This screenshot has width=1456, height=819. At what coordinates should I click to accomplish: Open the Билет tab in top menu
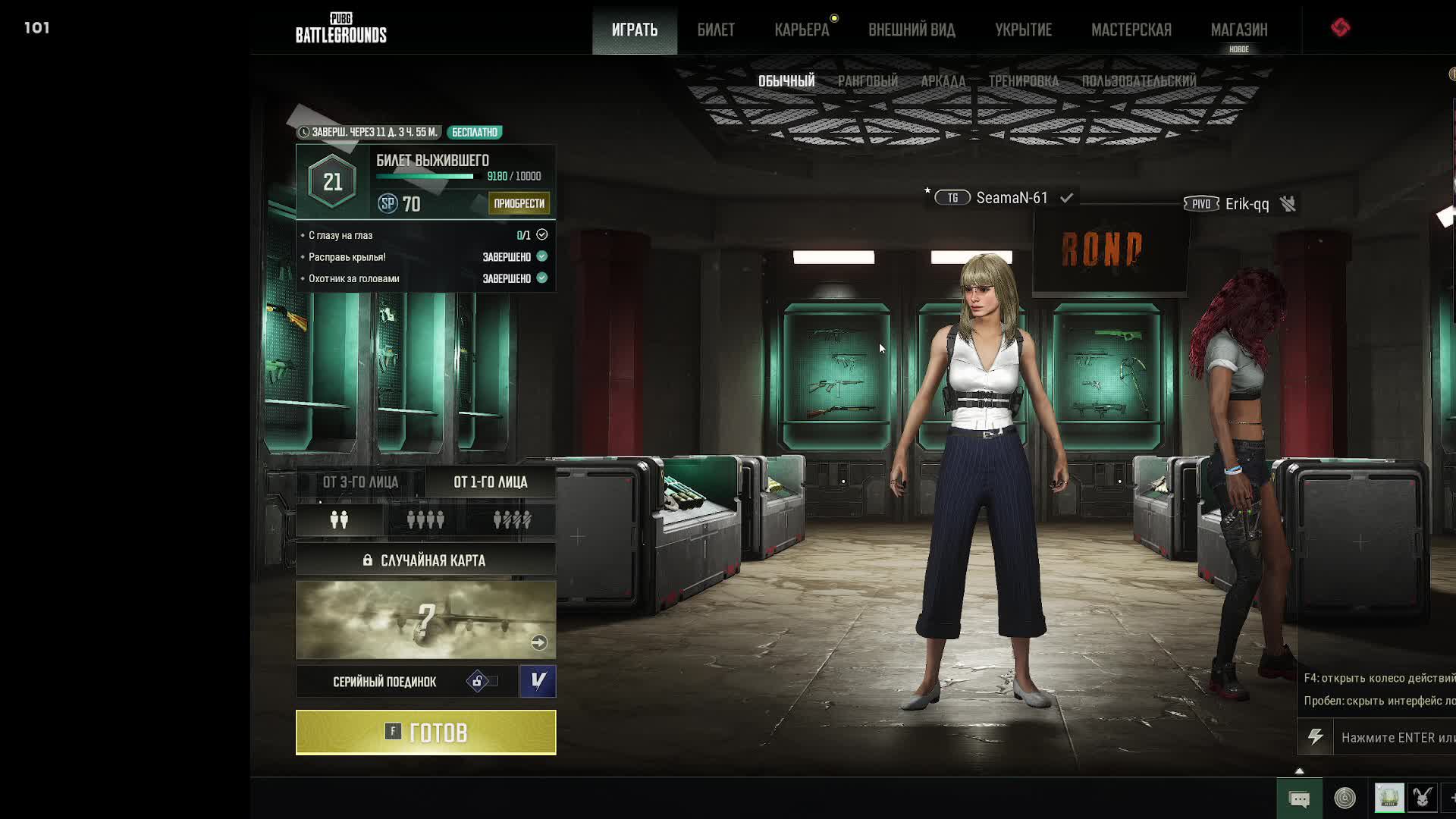716,30
